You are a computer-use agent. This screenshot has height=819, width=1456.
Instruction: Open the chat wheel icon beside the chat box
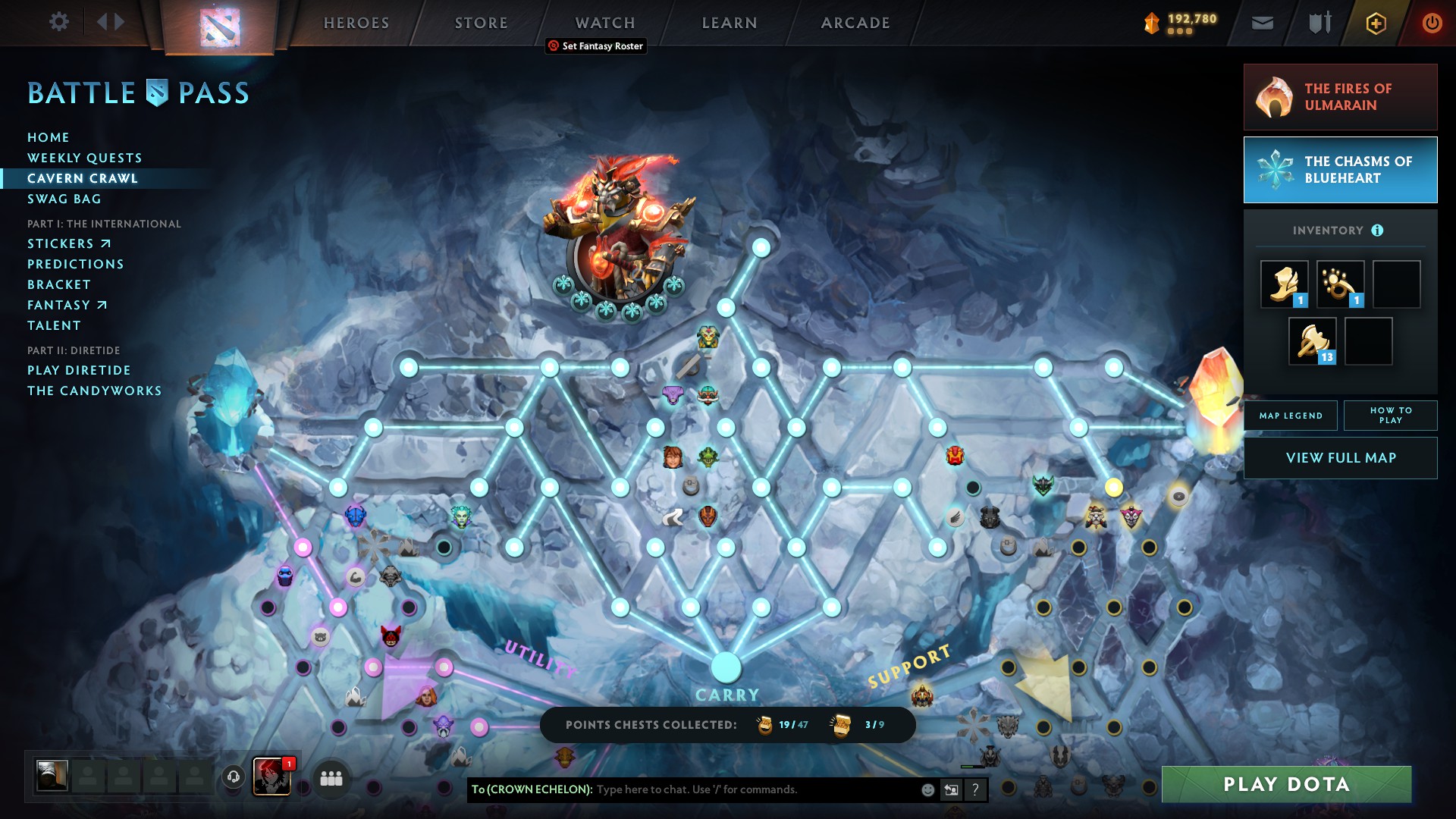pyautogui.click(x=951, y=789)
